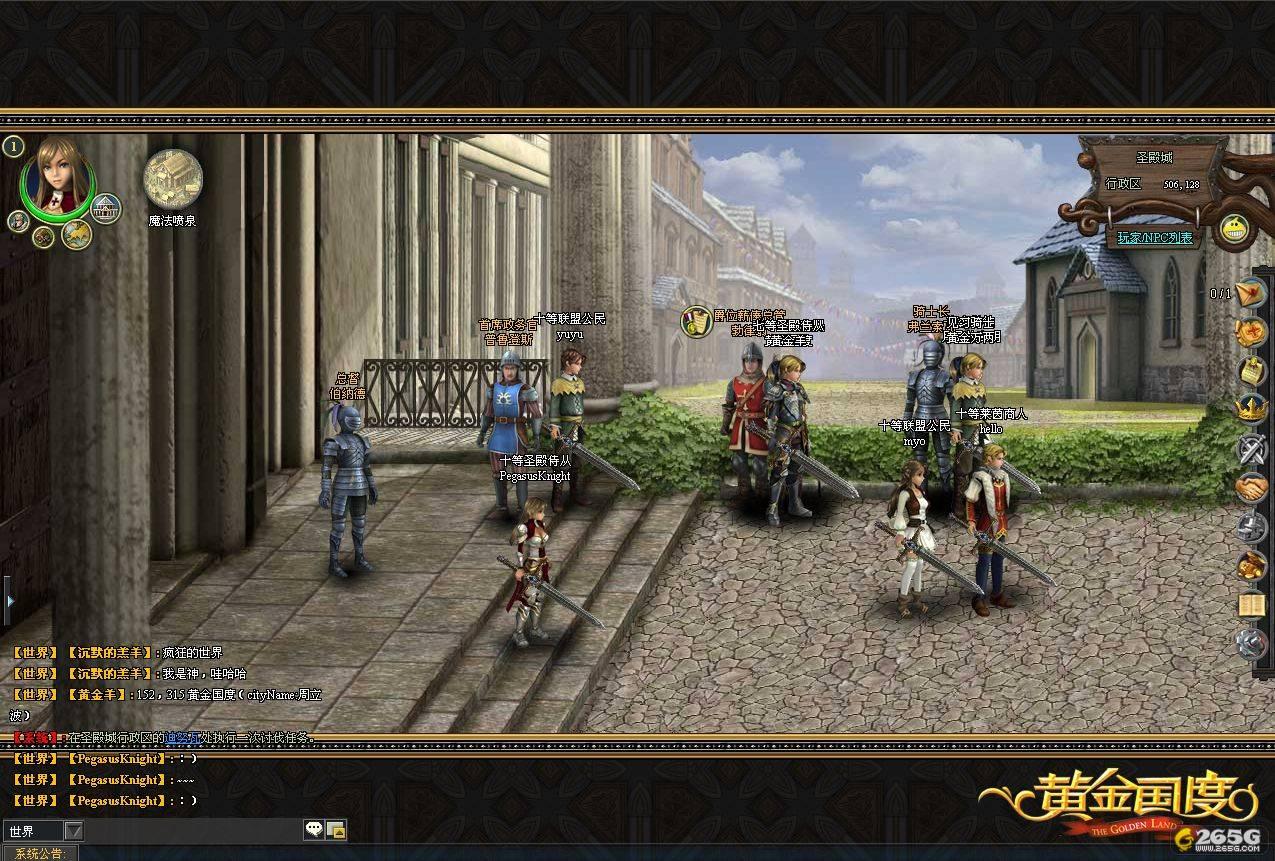
Task: Open the crossed swords battle icon
Action: point(1251,449)
